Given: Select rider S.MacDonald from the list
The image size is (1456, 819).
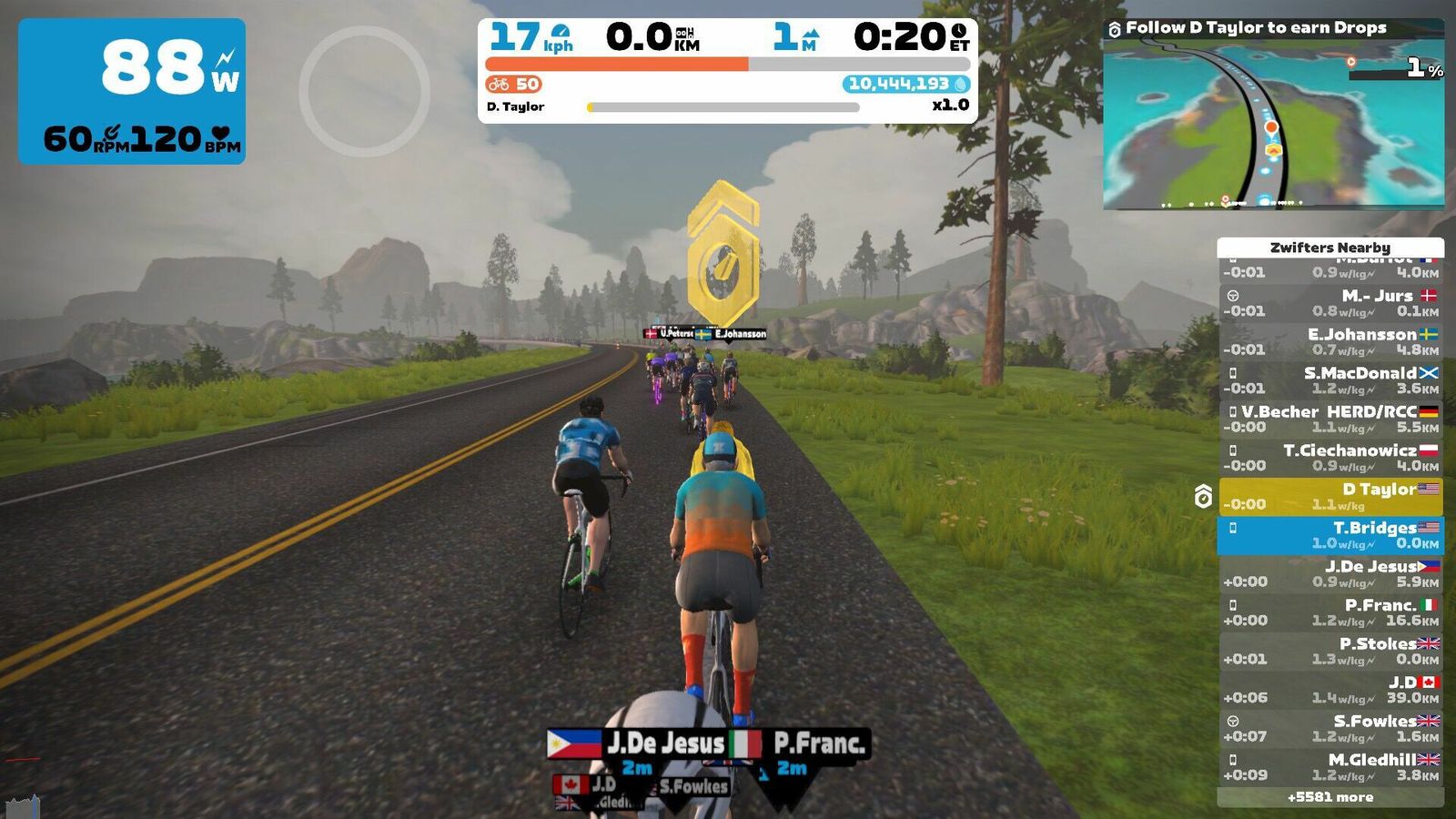Looking at the screenshot, I should pos(1330,380).
